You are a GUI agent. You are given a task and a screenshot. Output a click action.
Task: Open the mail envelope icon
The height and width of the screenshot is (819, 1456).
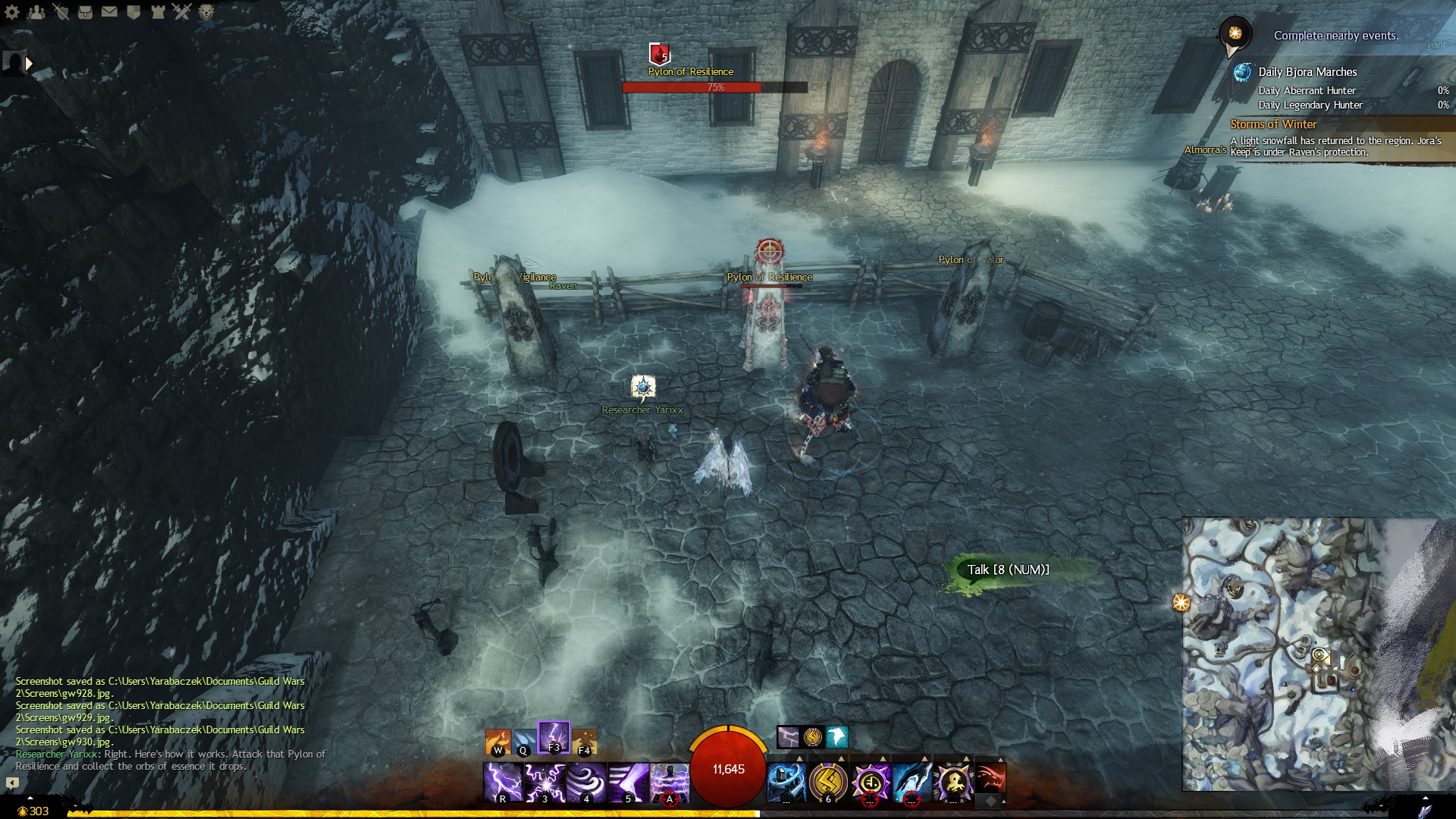[109, 11]
